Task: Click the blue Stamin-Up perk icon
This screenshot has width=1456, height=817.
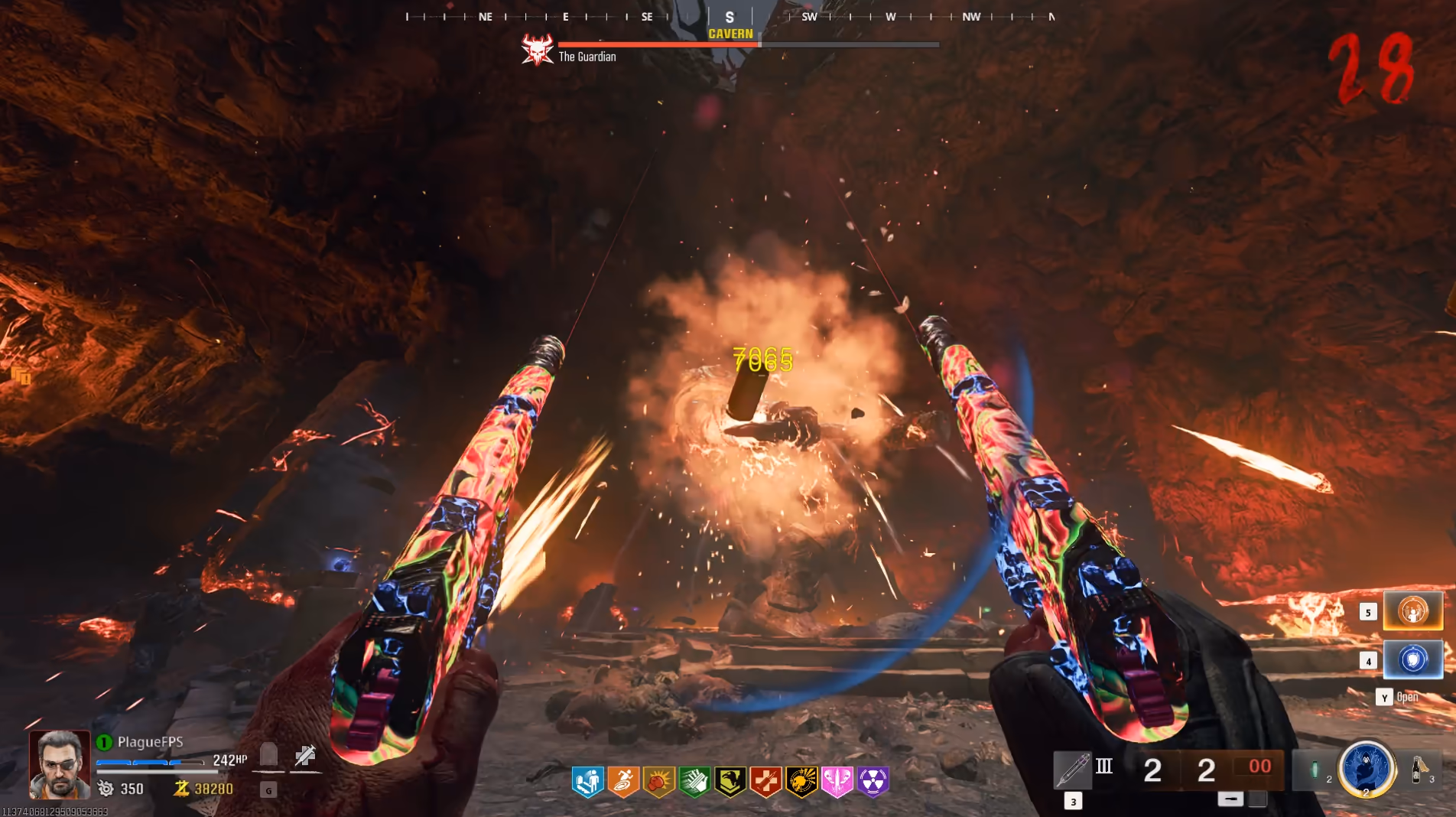Action: pyautogui.click(x=587, y=782)
